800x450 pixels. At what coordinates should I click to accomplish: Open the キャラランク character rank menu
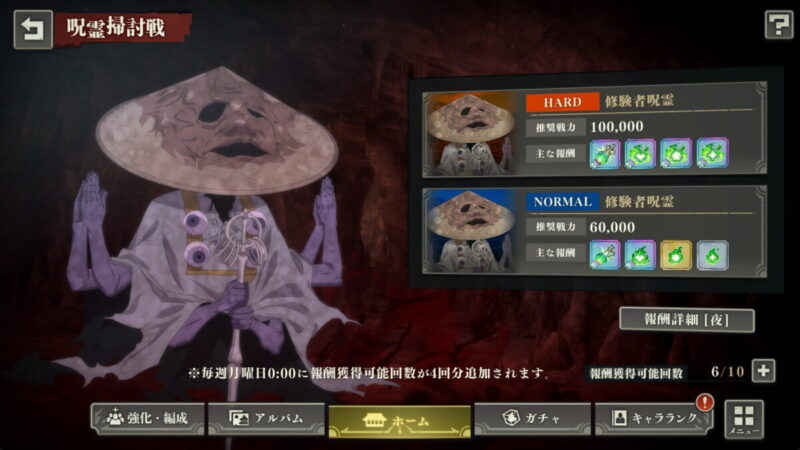[x=653, y=418]
